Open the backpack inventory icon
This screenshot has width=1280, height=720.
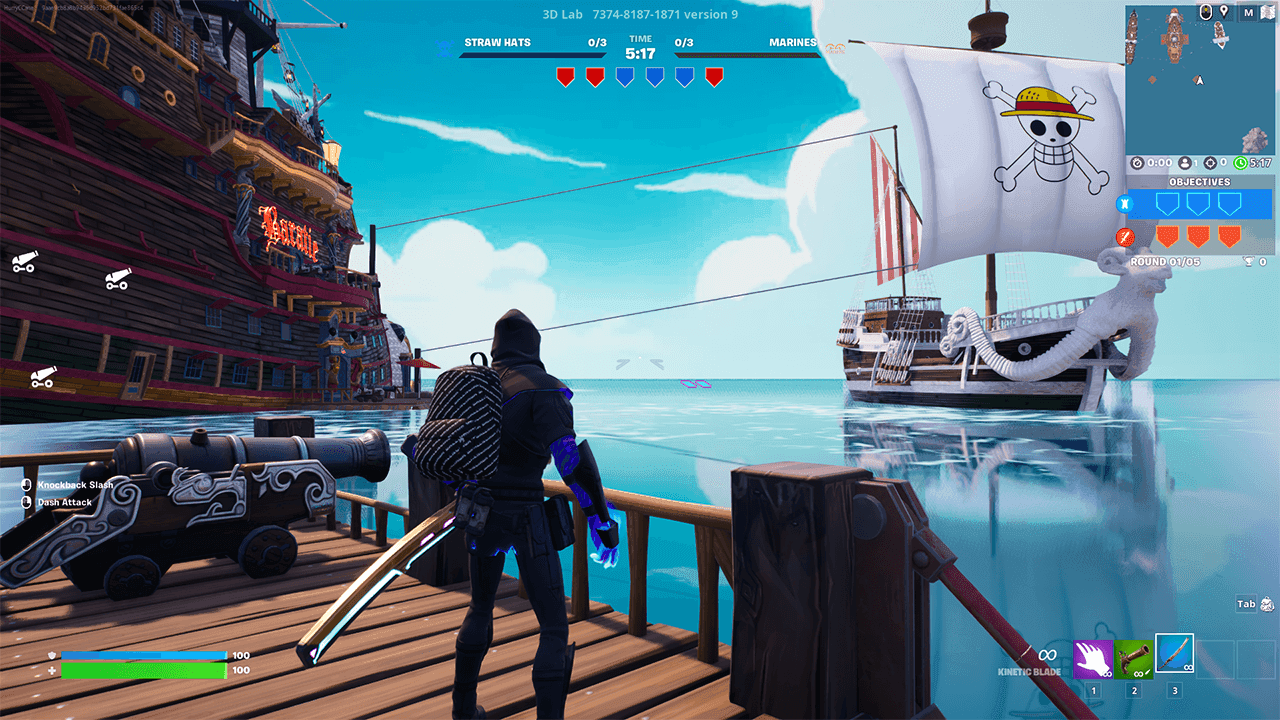1268,604
